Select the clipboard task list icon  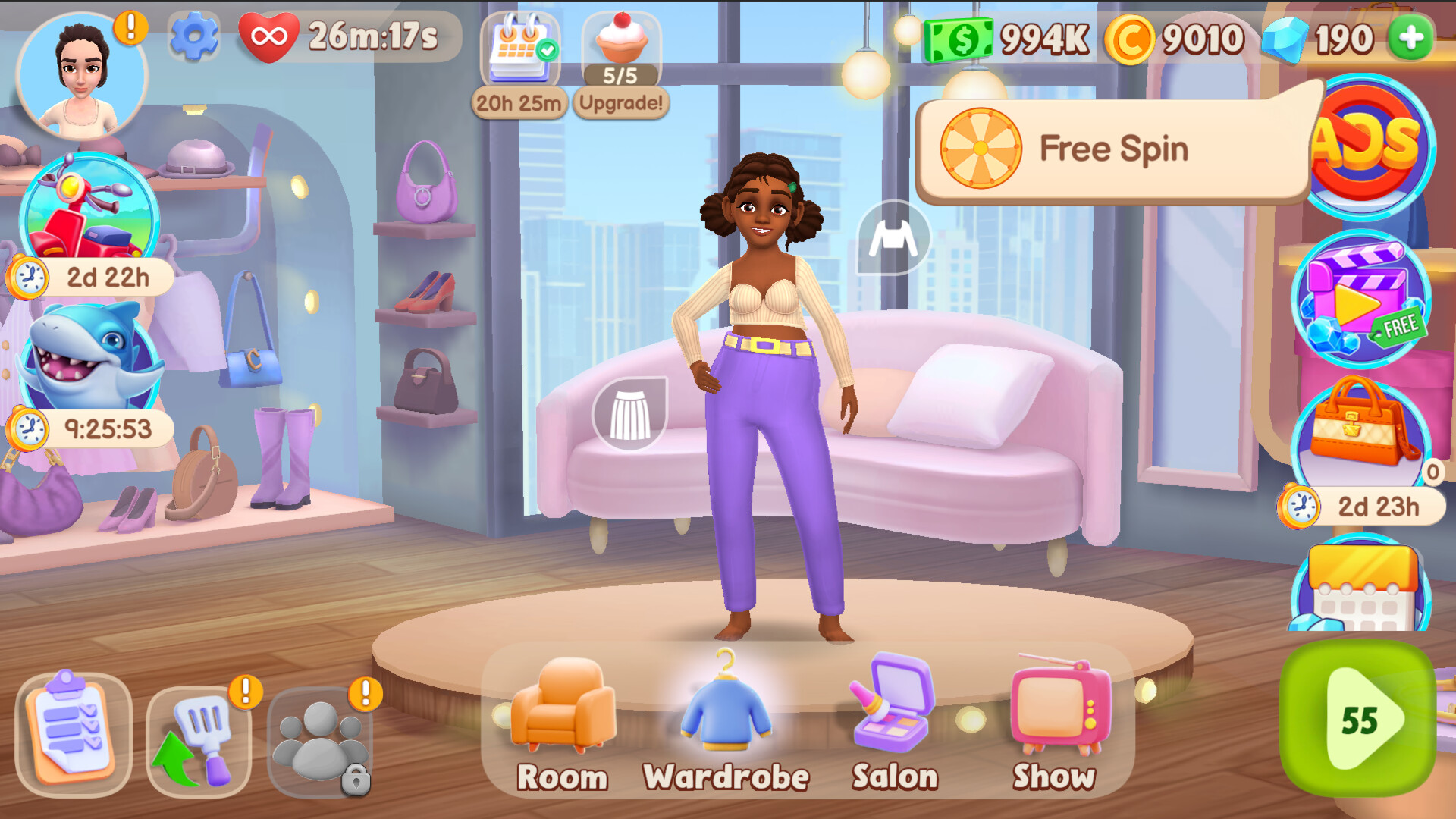(x=72, y=732)
